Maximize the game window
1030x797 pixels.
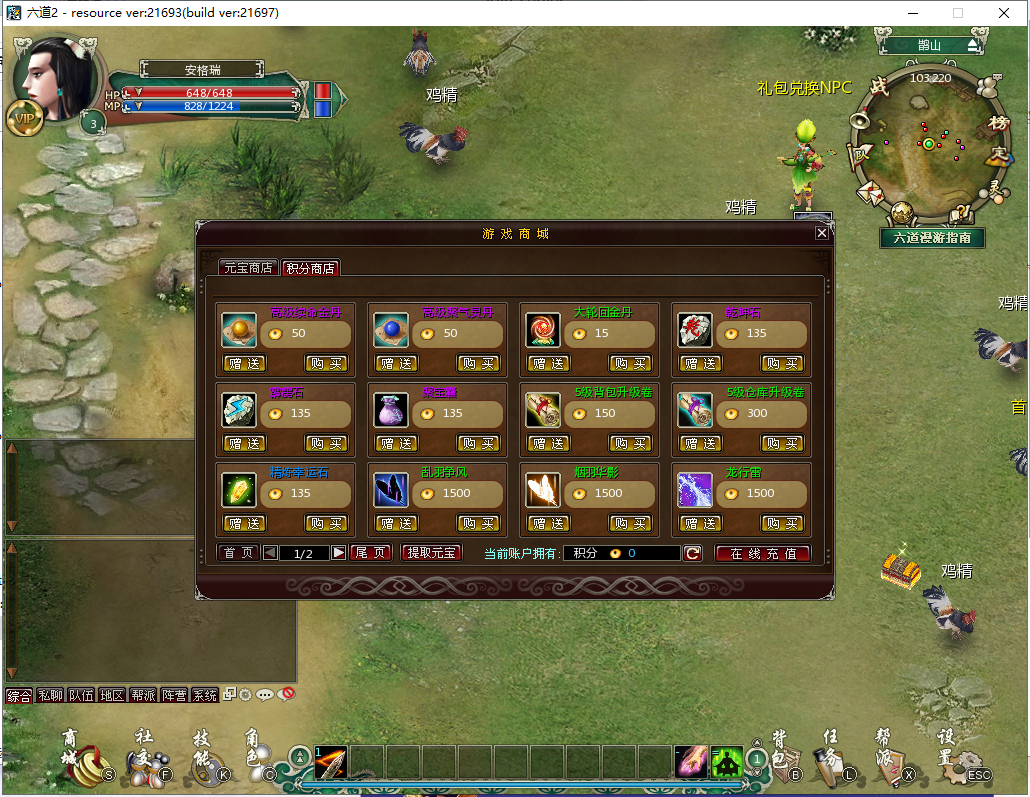pos(957,13)
